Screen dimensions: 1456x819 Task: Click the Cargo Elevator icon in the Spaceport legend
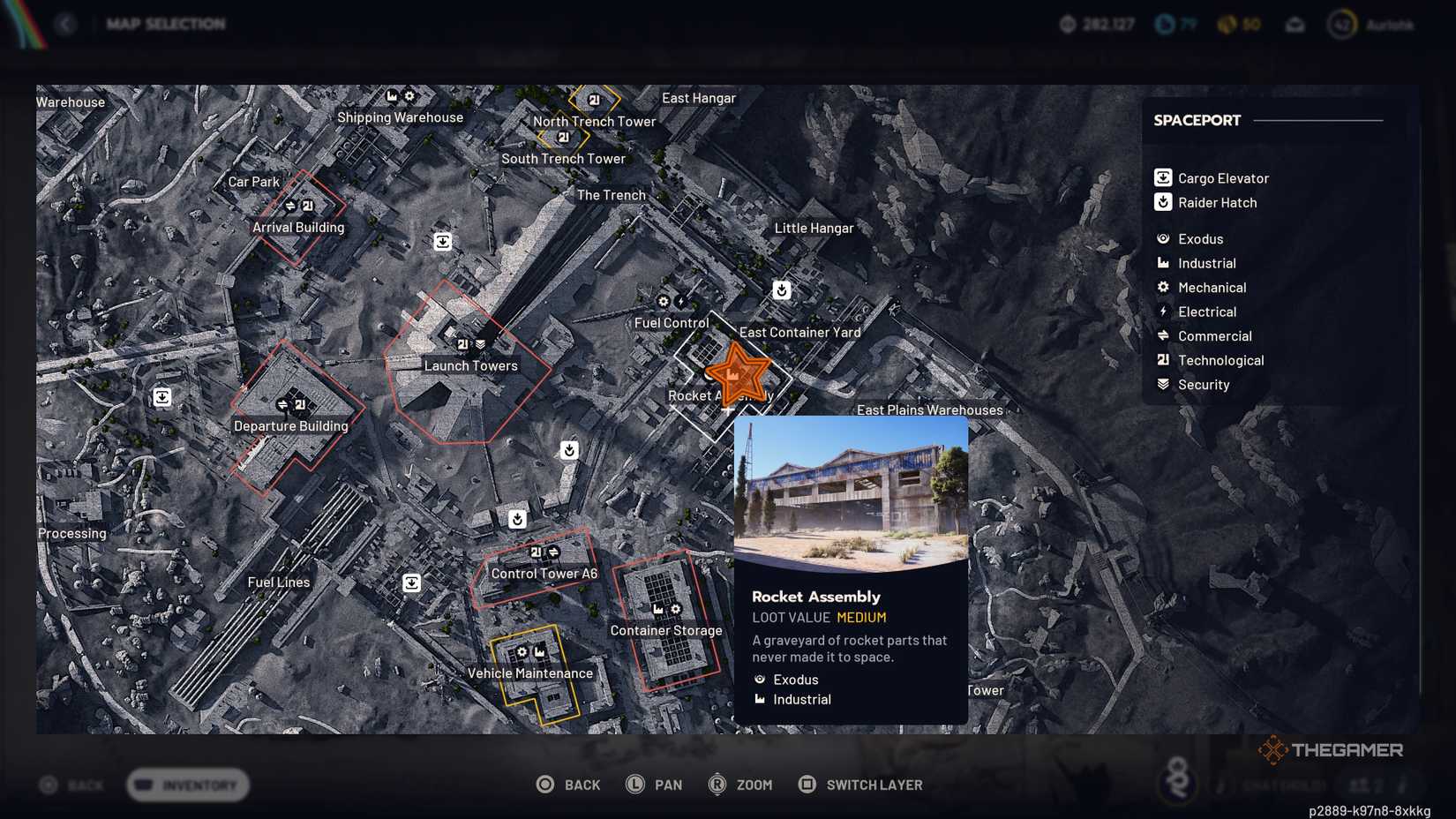click(x=1162, y=177)
